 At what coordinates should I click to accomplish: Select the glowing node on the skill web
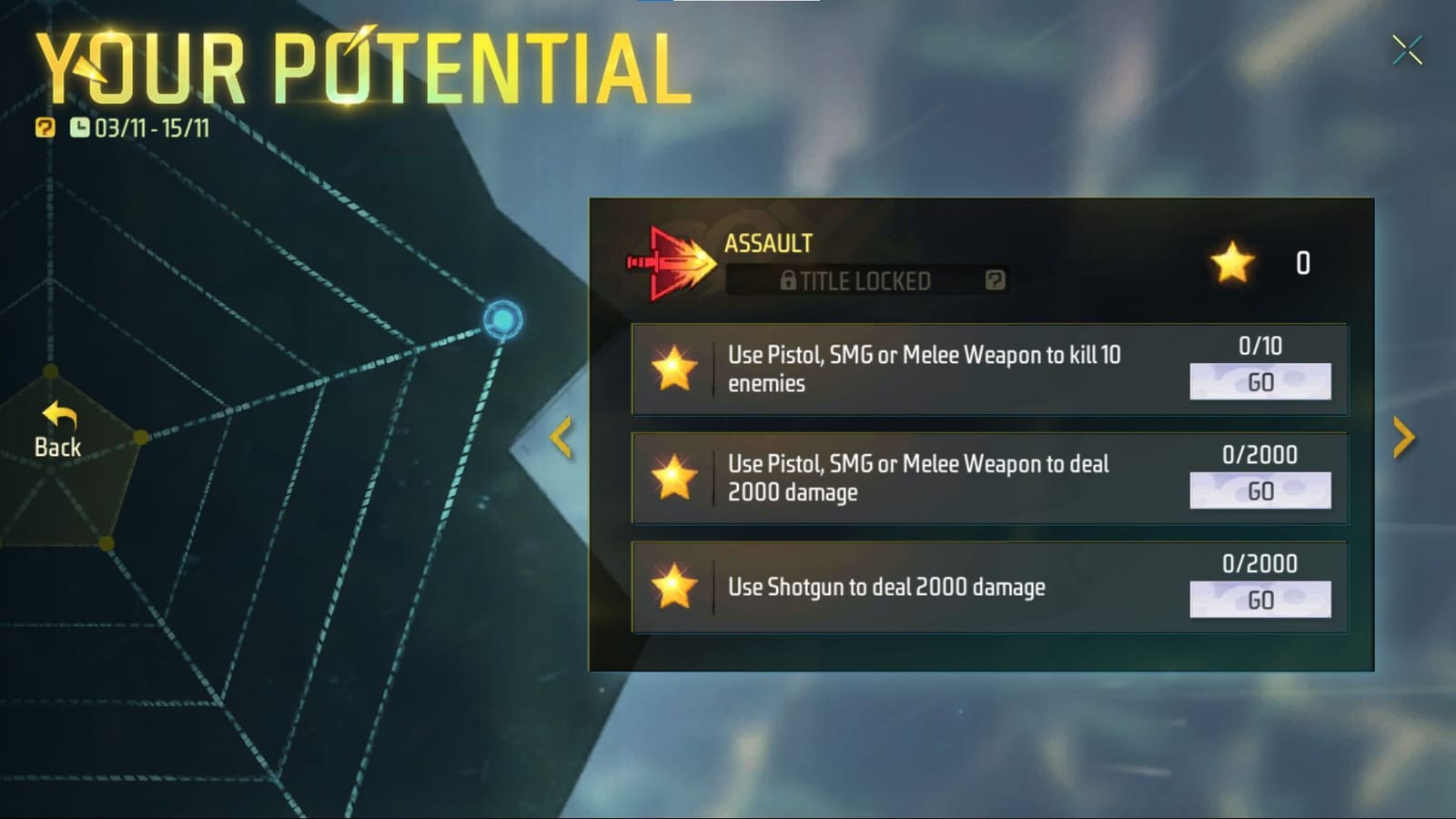tap(501, 320)
